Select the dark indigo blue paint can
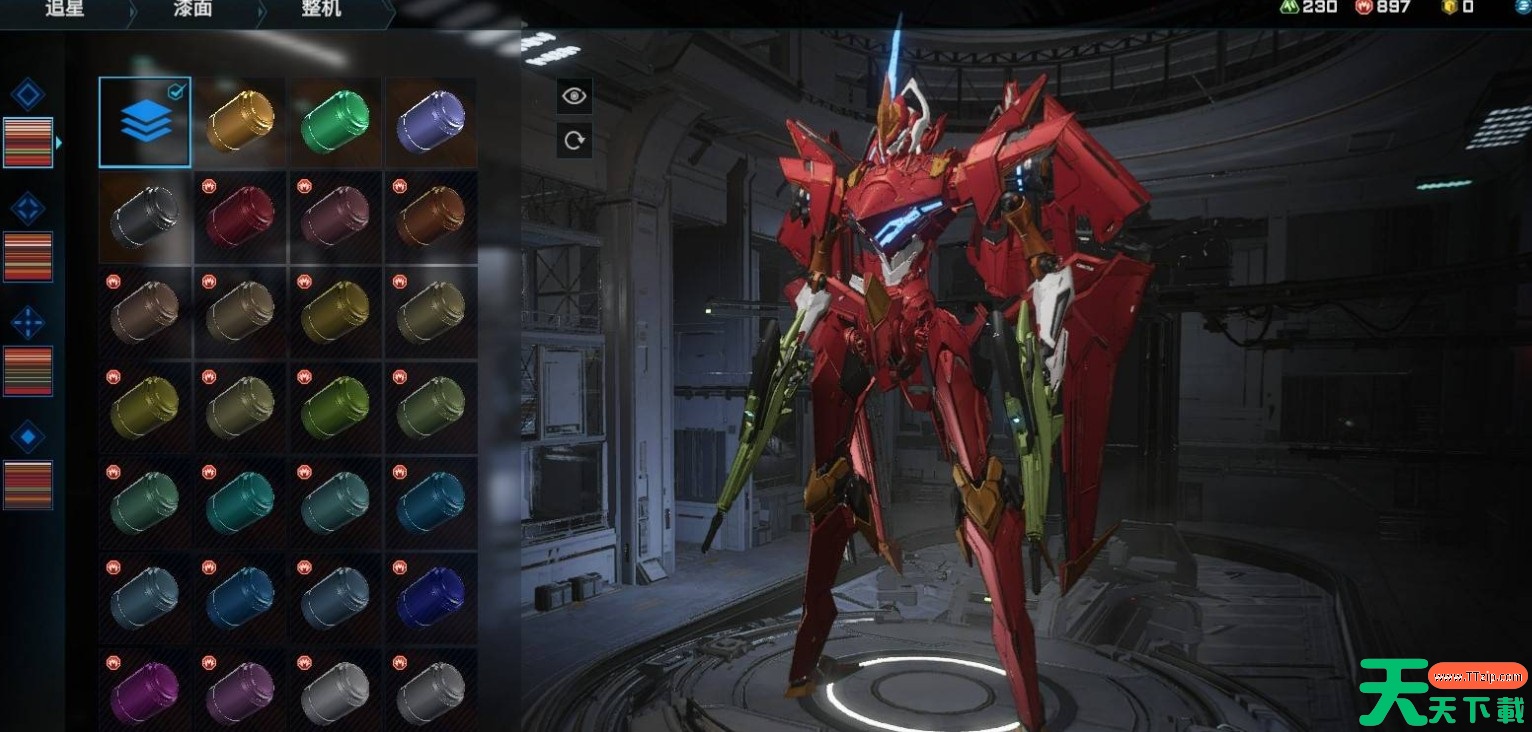Screen dimensions: 1532x732 click(430, 597)
